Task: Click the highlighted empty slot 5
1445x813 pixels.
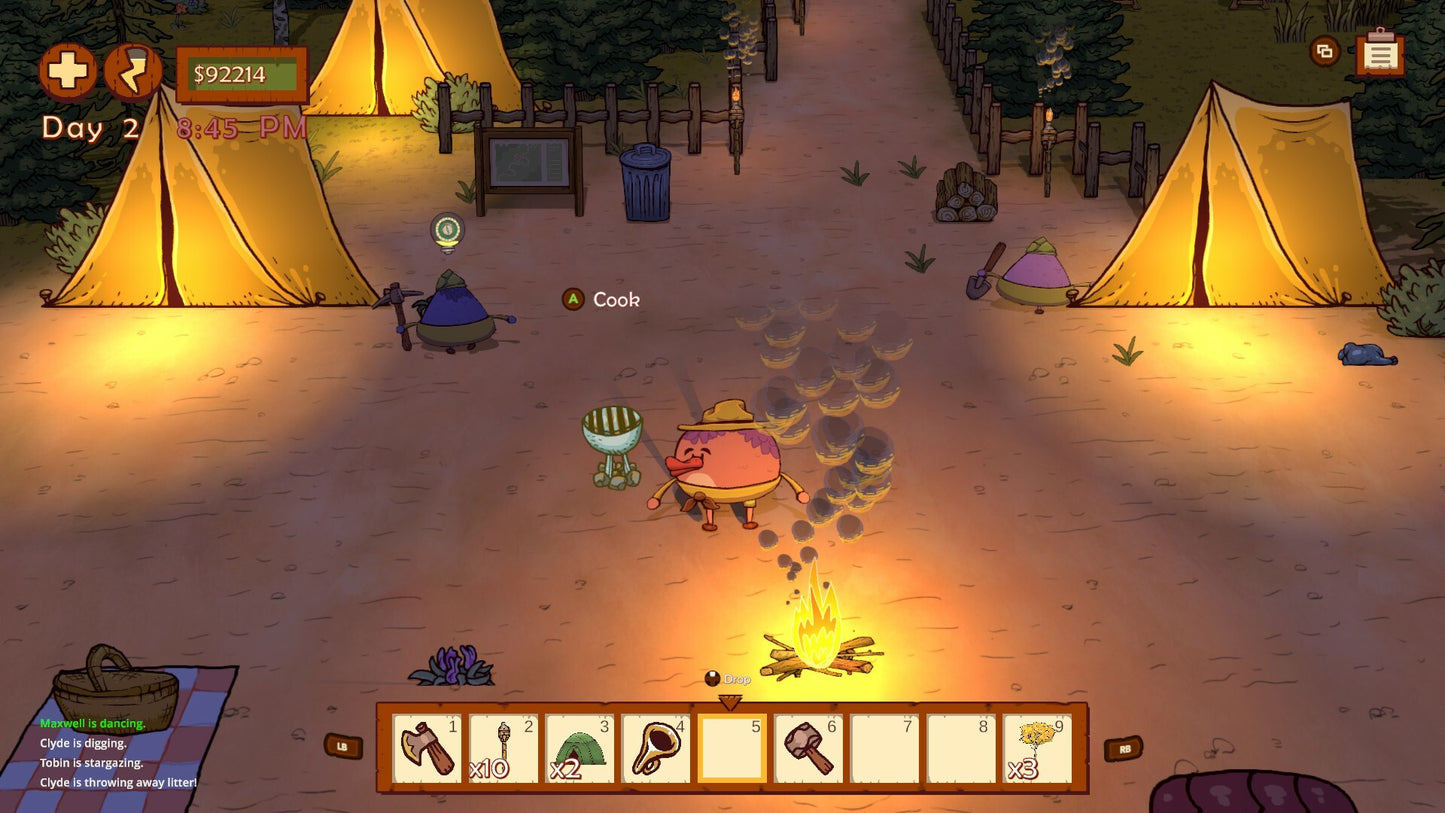Action: 732,748
